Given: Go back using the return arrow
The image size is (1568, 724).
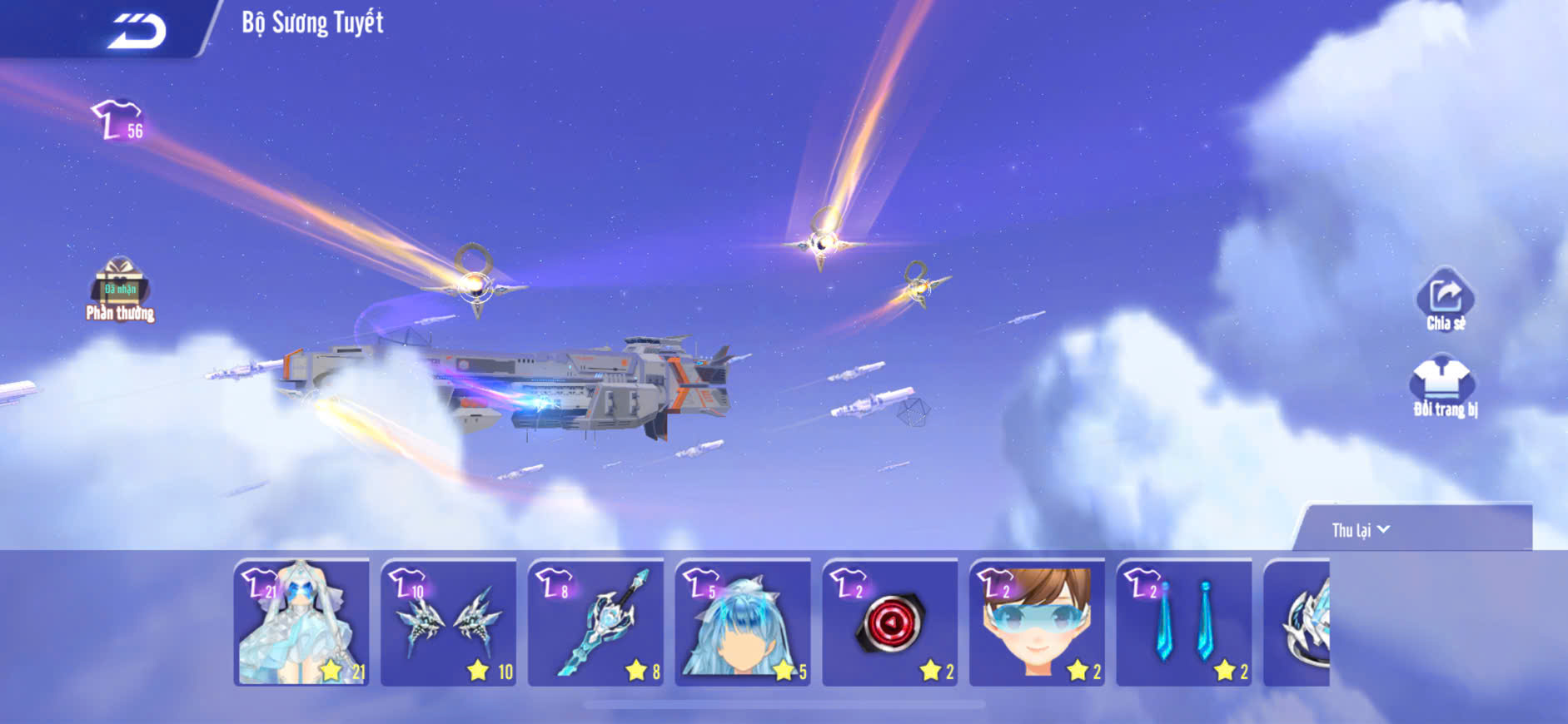Looking at the screenshot, I should click(x=137, y=31).
